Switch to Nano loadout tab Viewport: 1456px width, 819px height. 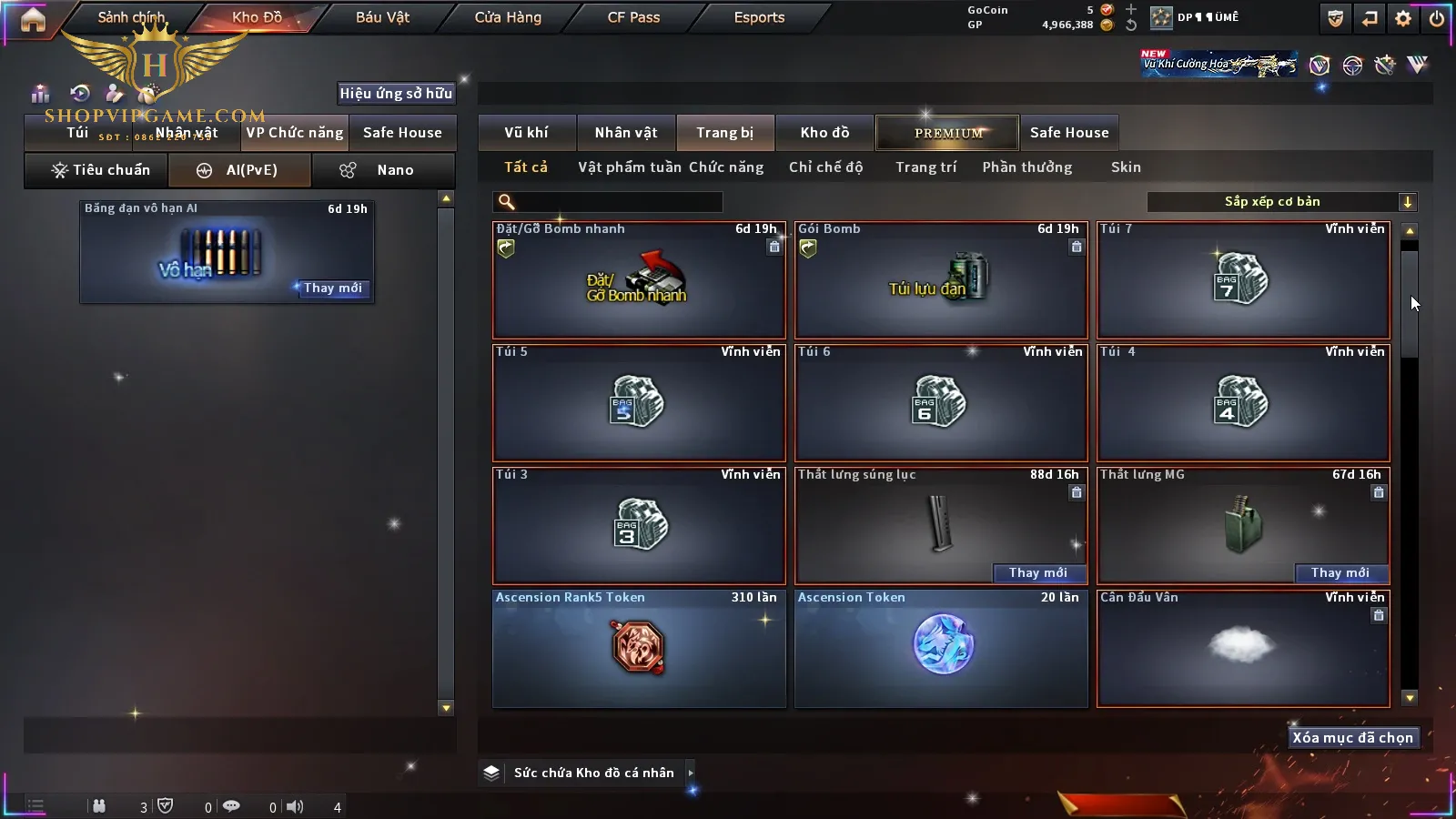tap(383, 170)
